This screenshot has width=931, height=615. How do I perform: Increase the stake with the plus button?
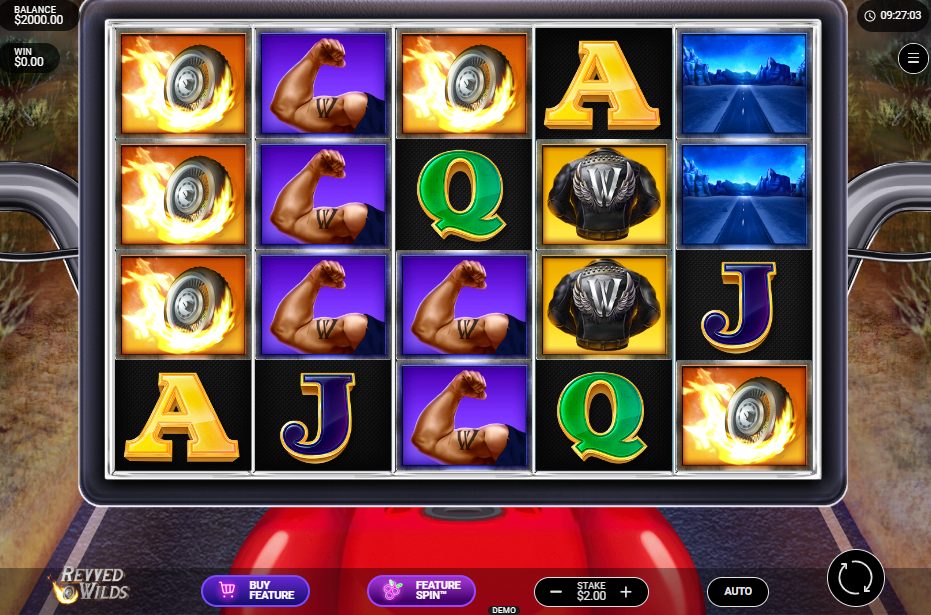point(626,592)
